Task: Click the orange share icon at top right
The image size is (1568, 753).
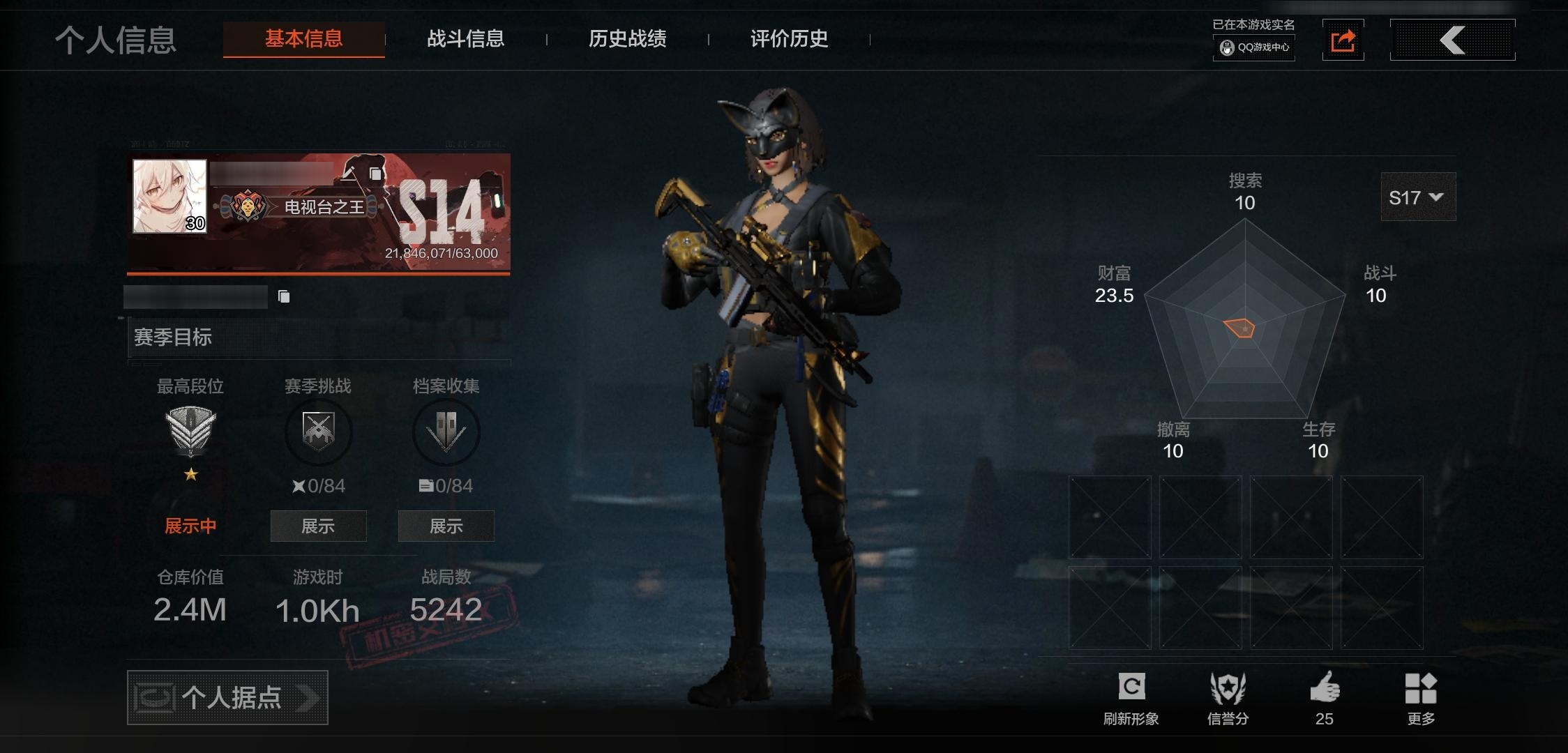Action: coord(1343,40)
